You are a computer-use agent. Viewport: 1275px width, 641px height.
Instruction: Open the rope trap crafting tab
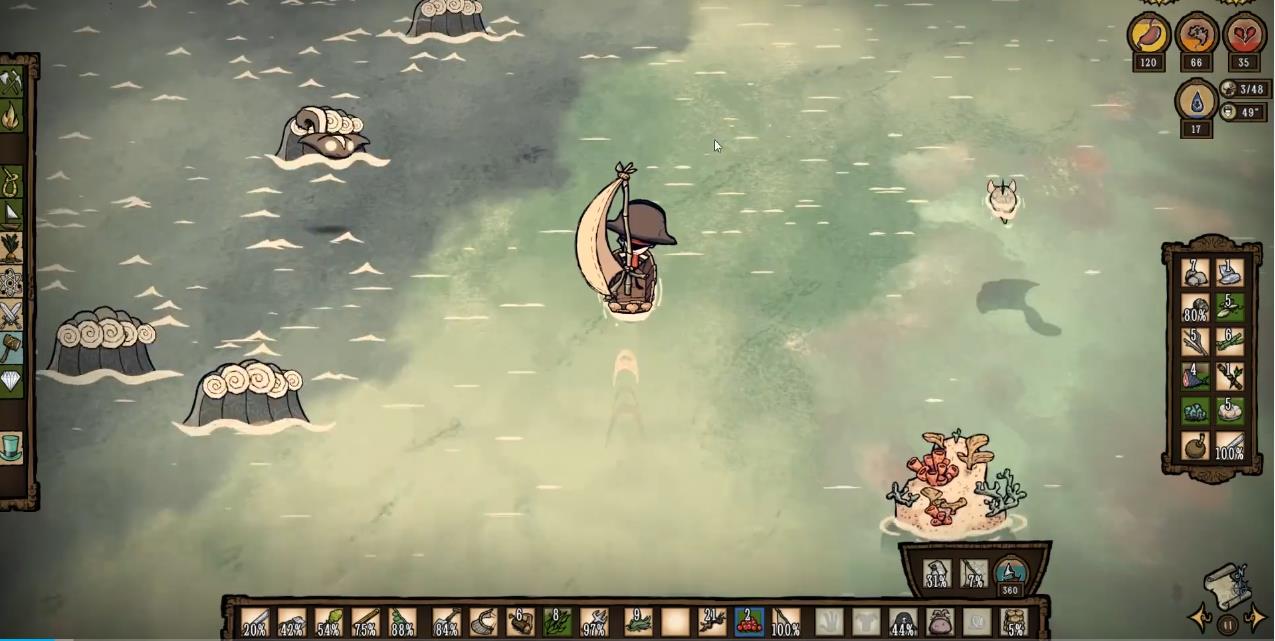click(12, 181)
